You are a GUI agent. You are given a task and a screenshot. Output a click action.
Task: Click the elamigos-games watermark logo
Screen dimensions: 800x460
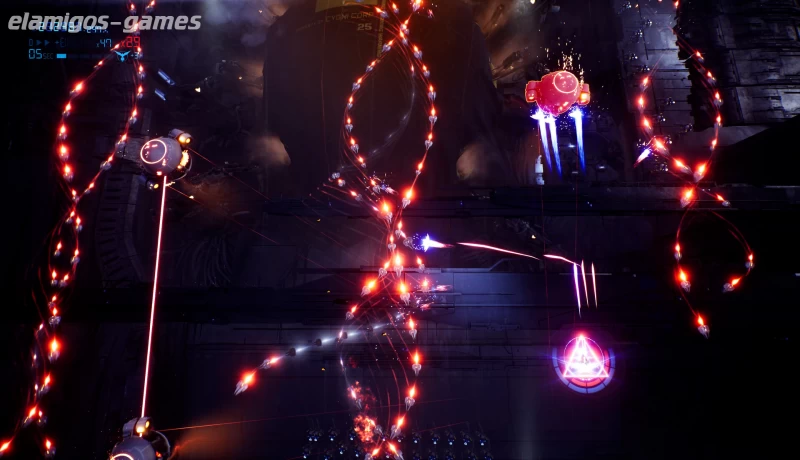tap(104, 21)
